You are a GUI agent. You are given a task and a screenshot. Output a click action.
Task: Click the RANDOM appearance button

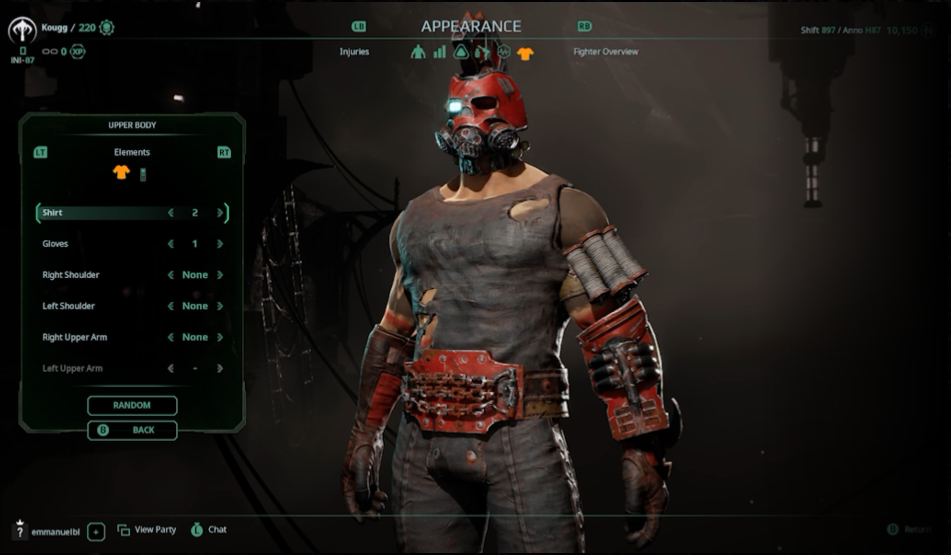(x=132, y=405)
